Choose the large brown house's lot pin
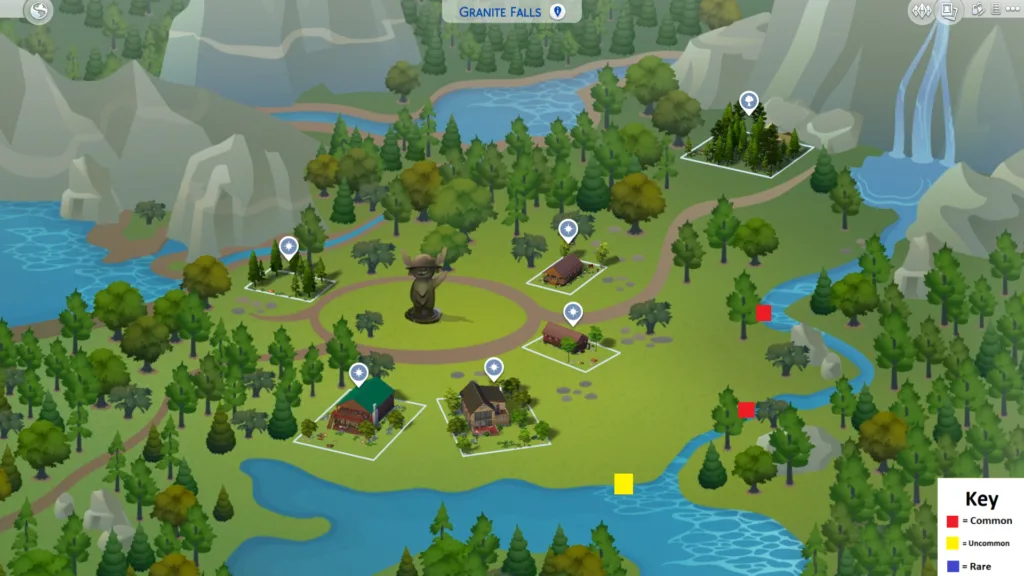The width and height of the screenshot is (1024, 576). click(494, 367)
